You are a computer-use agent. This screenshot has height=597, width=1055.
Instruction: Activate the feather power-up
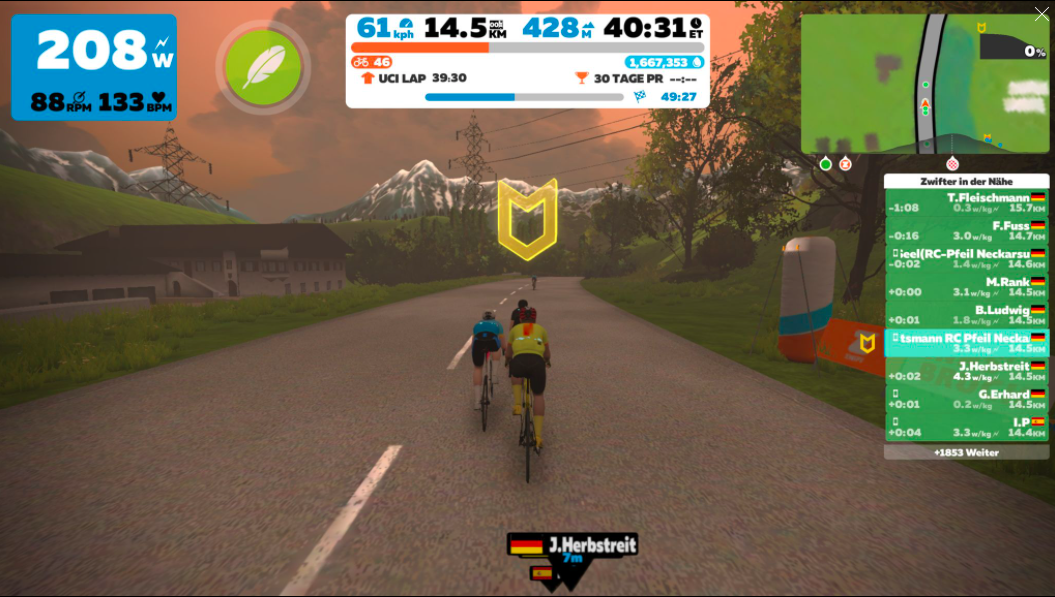point(263,66)
